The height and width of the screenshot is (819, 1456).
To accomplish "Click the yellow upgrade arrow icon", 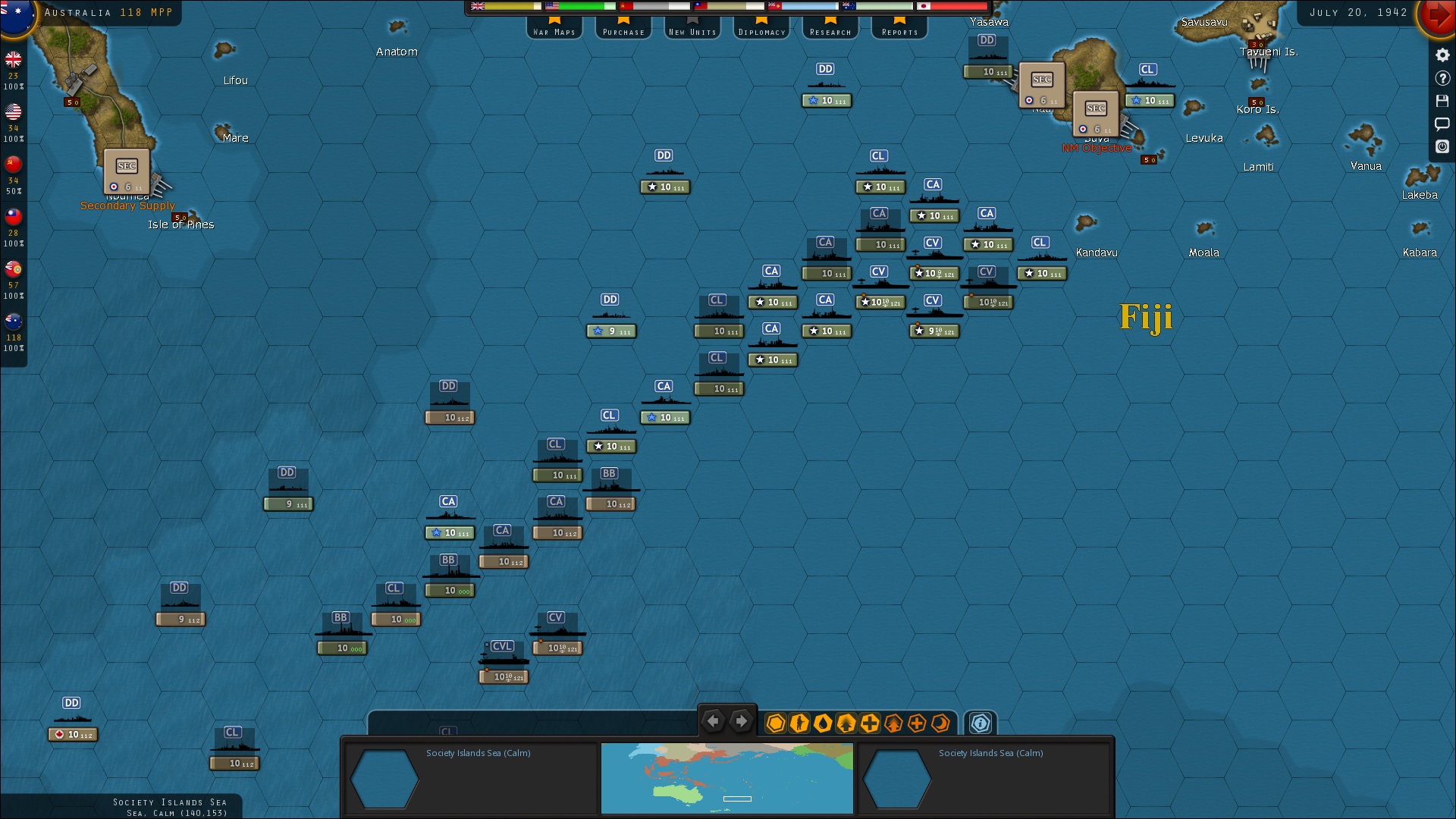I will coord(845,723).
